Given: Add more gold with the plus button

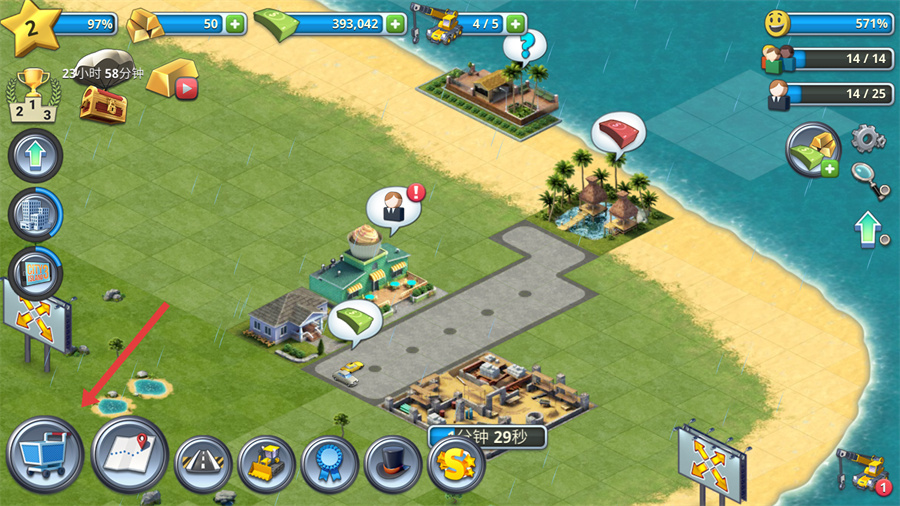Looking at the screenshot, I should click(x=235, y=23).
